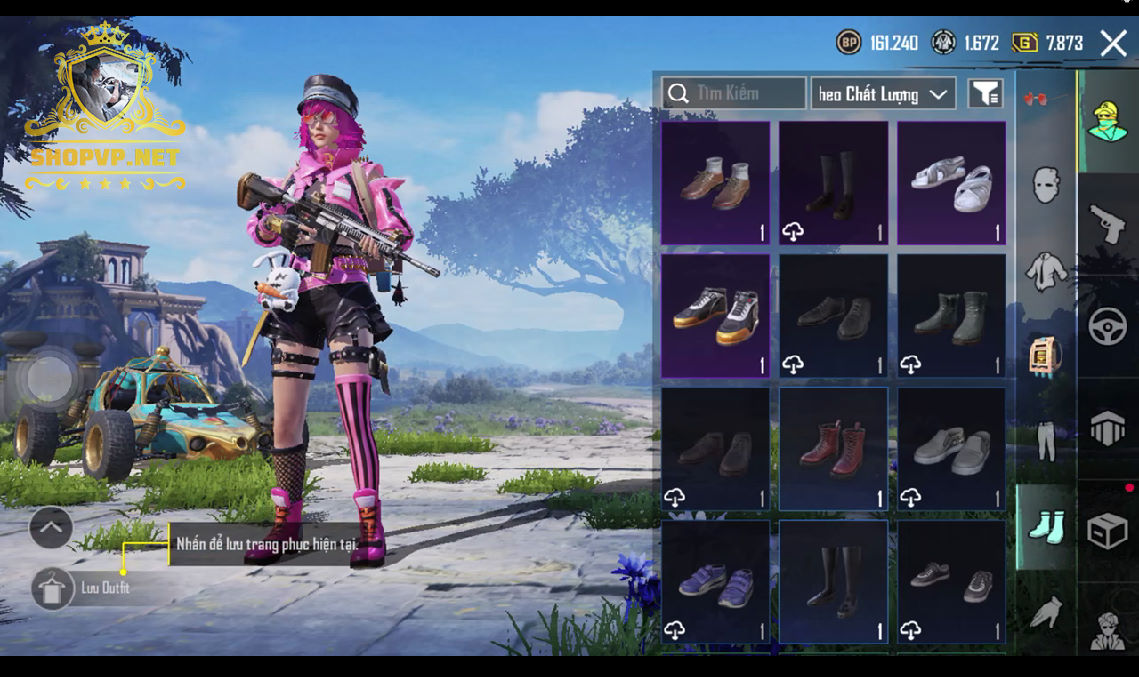Choose the white sandals item
Image resolution: width=1139 pixels, height=677 pixels.
(x=951, y=183)
